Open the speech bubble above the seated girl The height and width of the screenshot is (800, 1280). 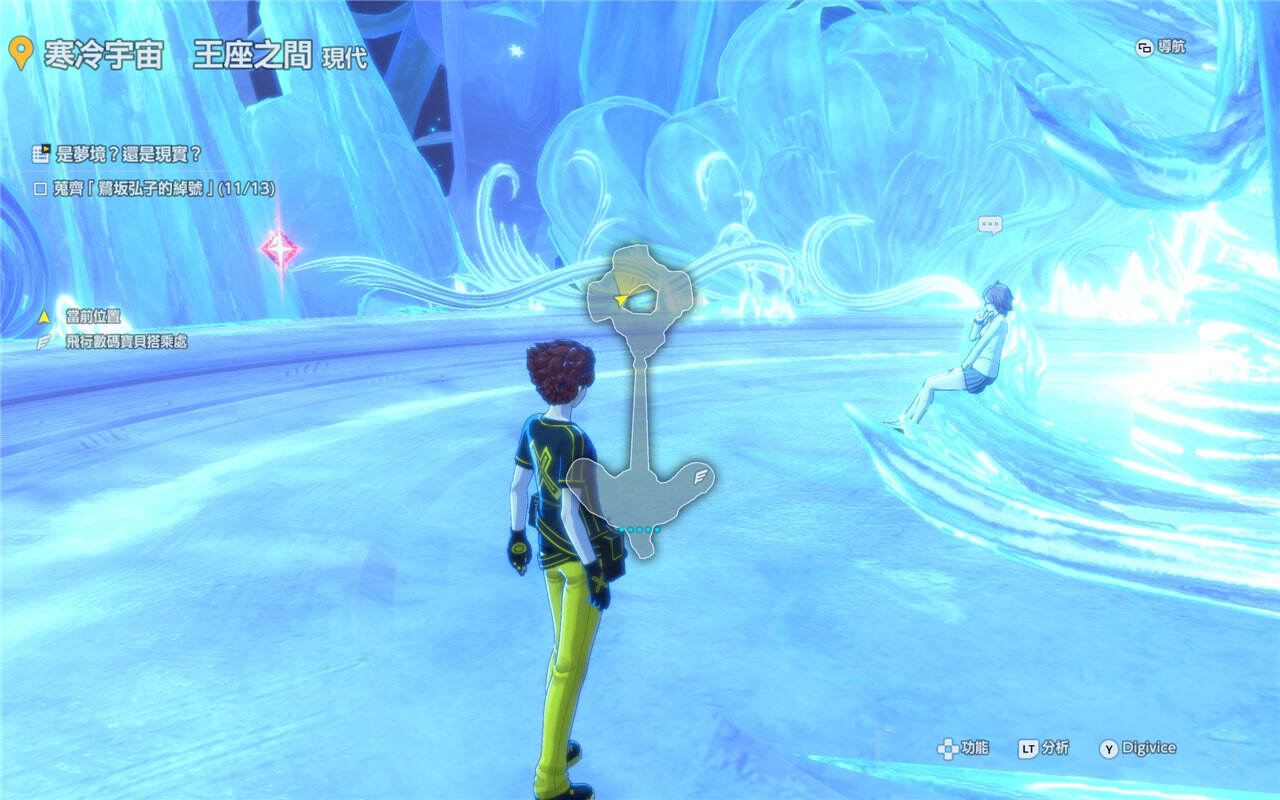(x=990, y=225)
